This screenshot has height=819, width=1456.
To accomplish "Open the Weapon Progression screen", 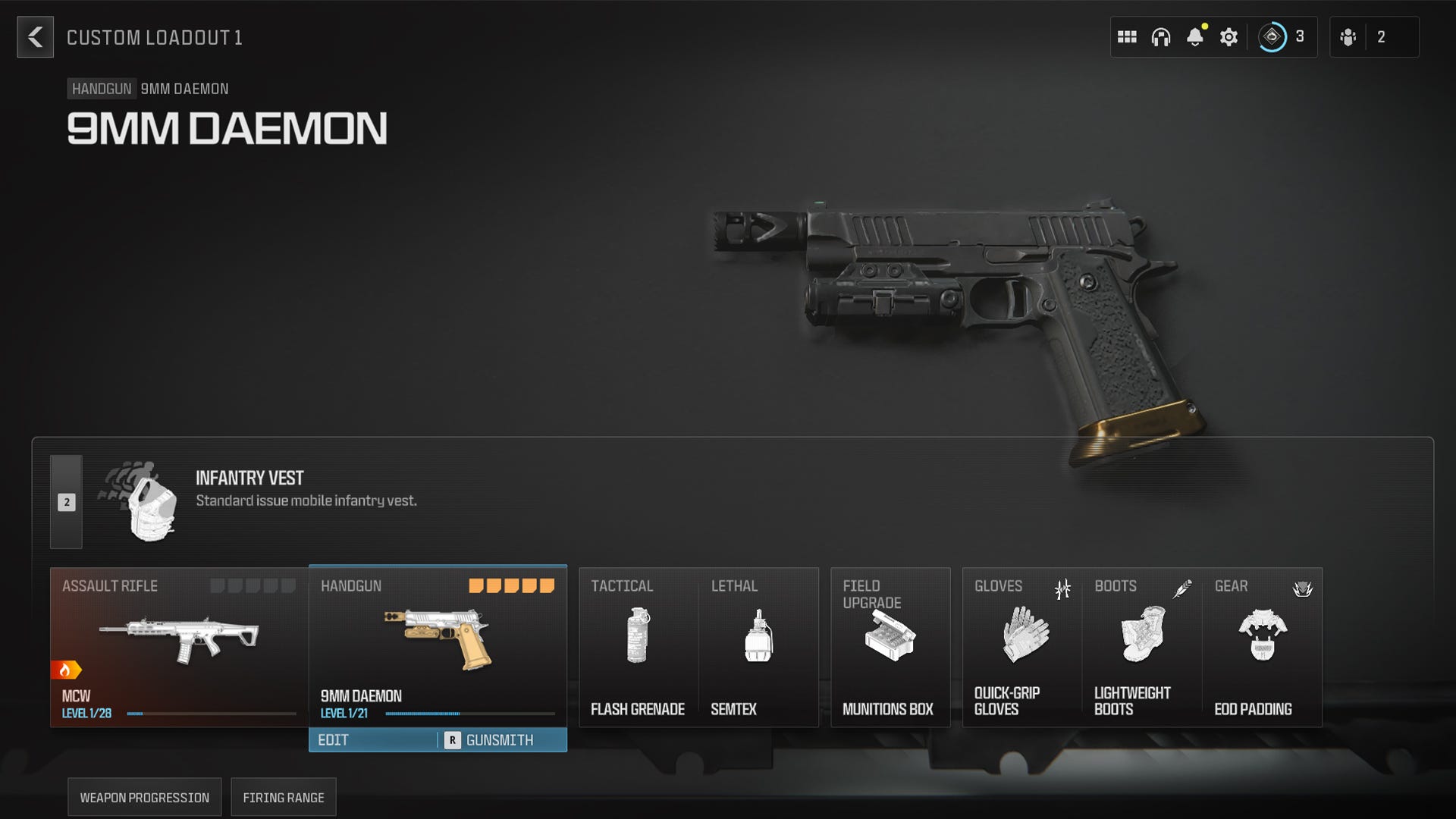I will coord(144,797).
